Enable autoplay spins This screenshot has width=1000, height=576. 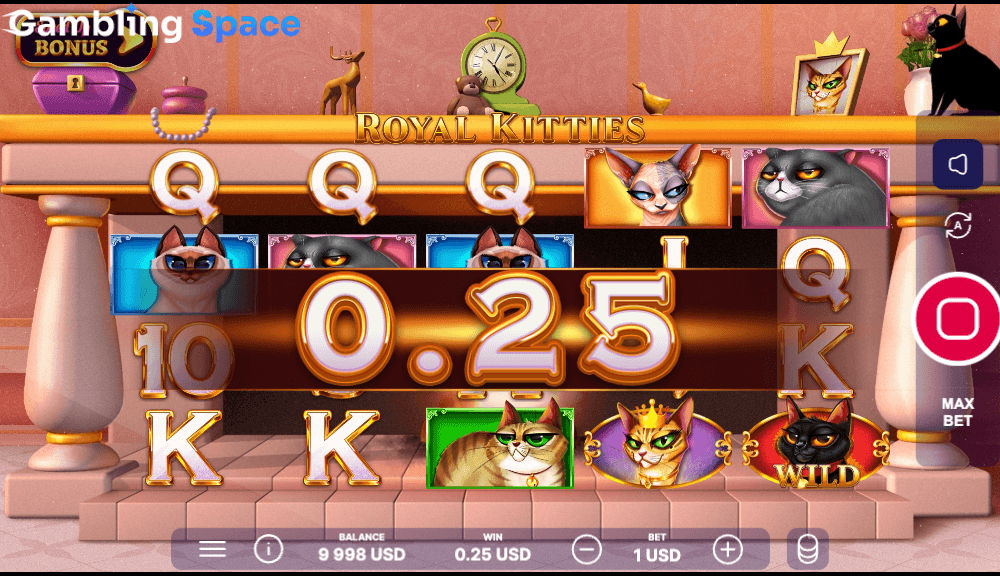pyautogui.click(x=957, y=226)
